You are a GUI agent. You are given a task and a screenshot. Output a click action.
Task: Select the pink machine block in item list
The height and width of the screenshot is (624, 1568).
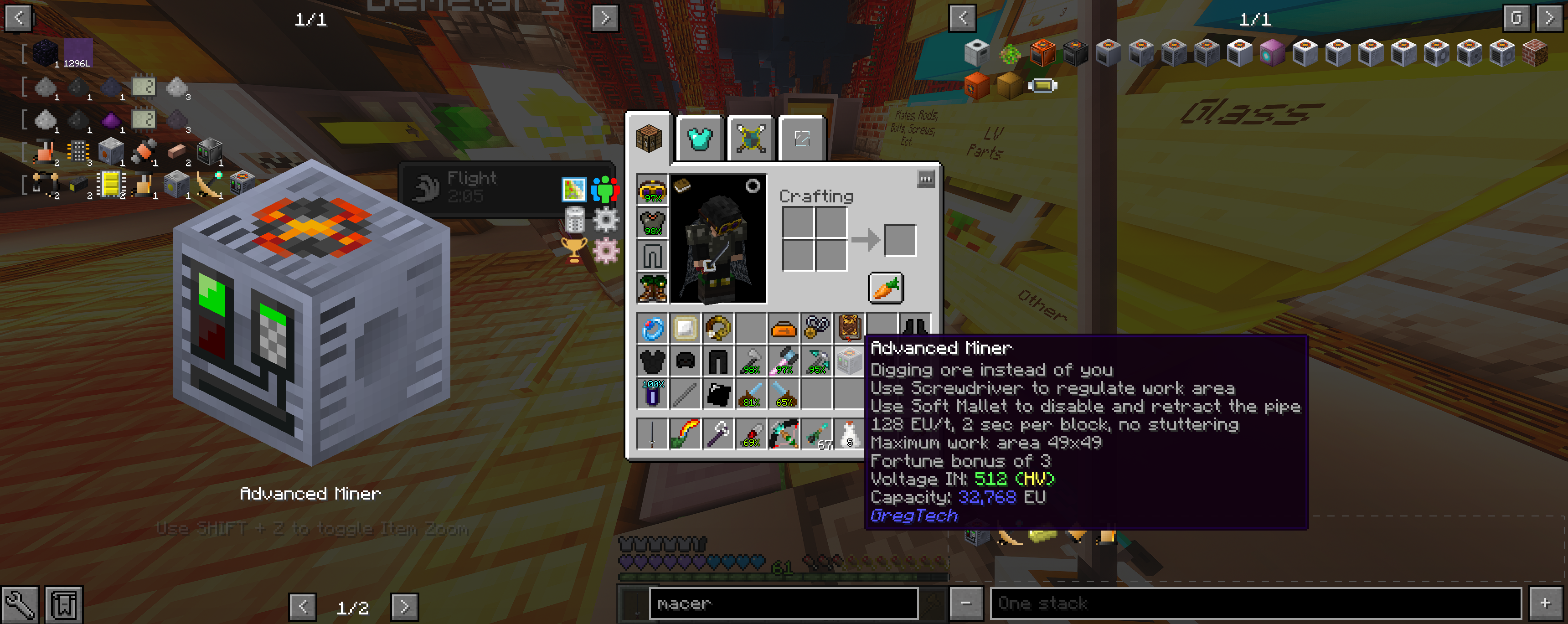tap(1272, 53)
